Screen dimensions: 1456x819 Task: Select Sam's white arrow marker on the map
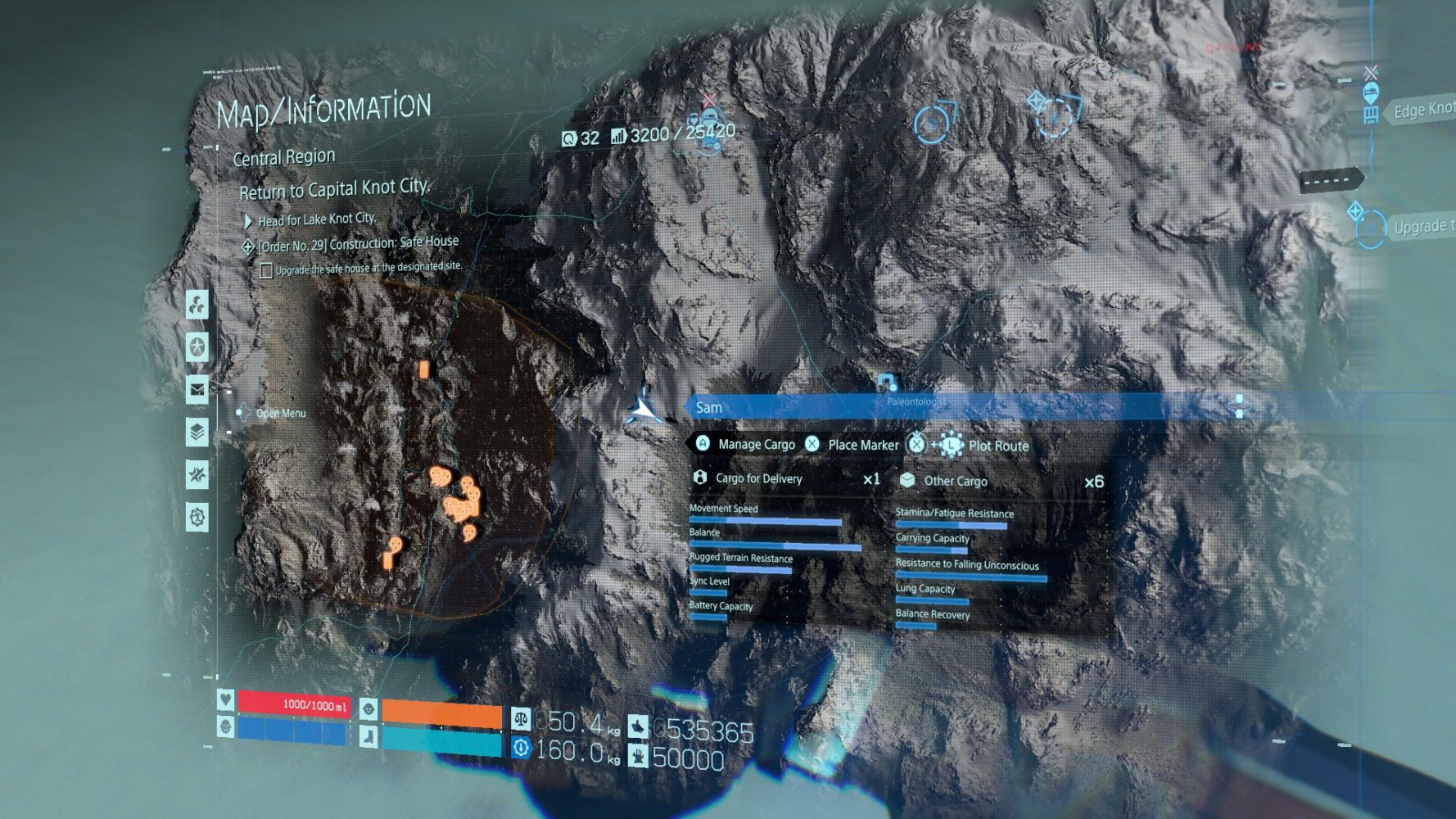(x=644, y=408)
